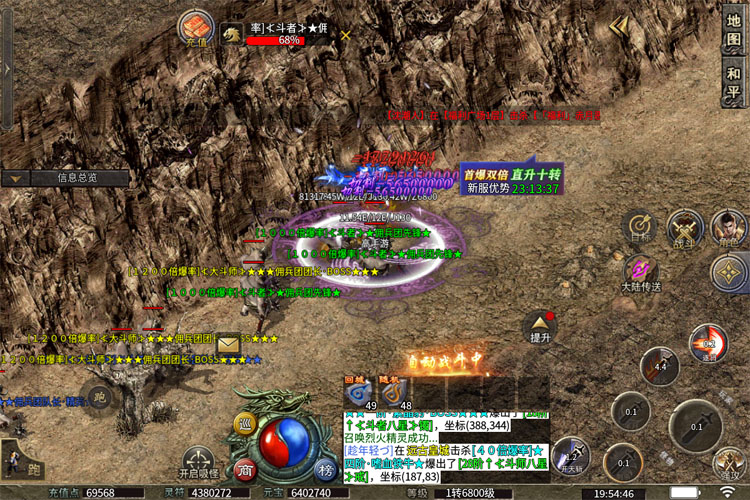Click the 提升 upgrade arrow button
Viewport: 750px width, 500px height.
541,327
